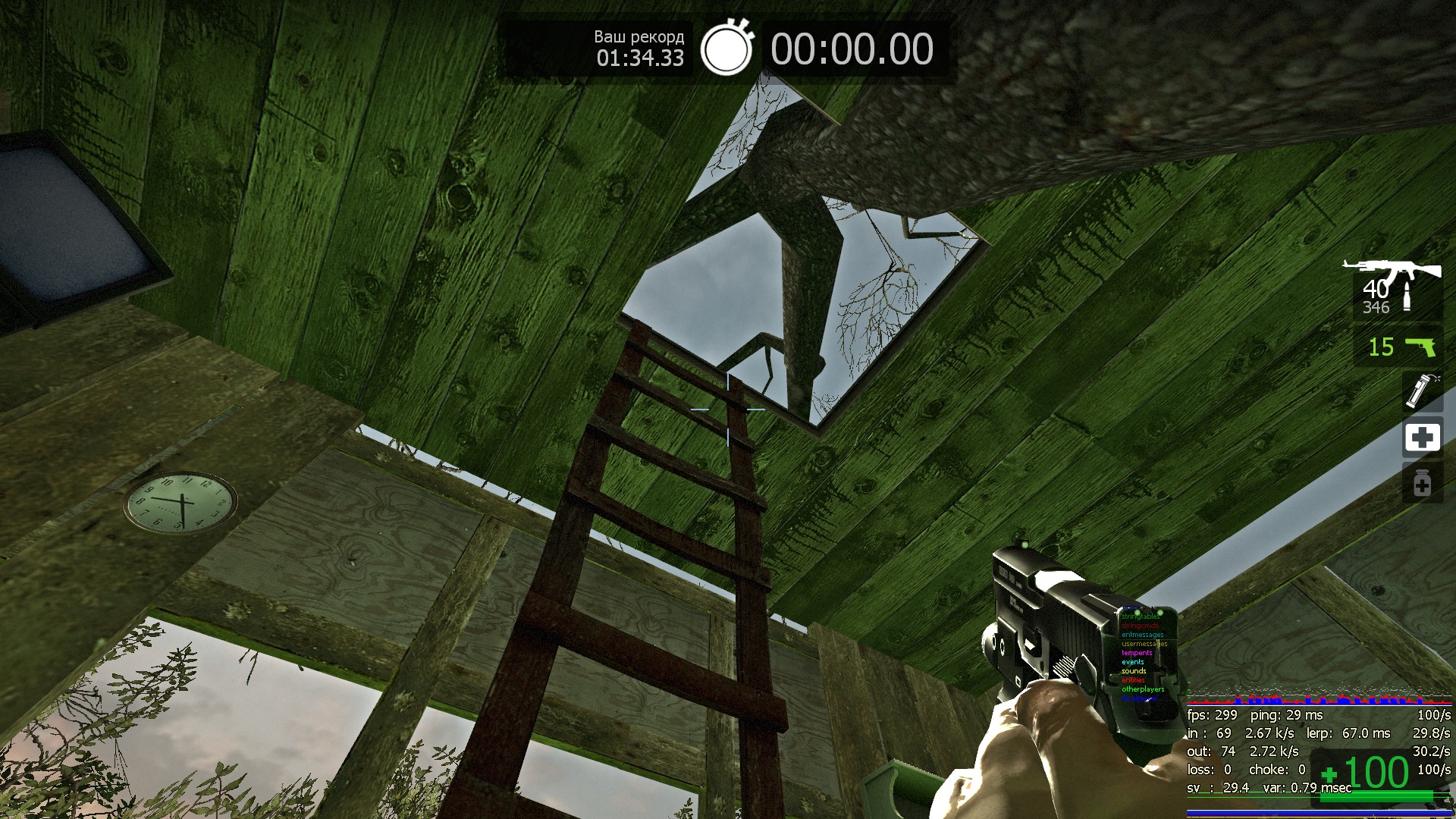
Task: Click the stopwatch timer icon
Action: pyautogui.click(x=726, y=49)
